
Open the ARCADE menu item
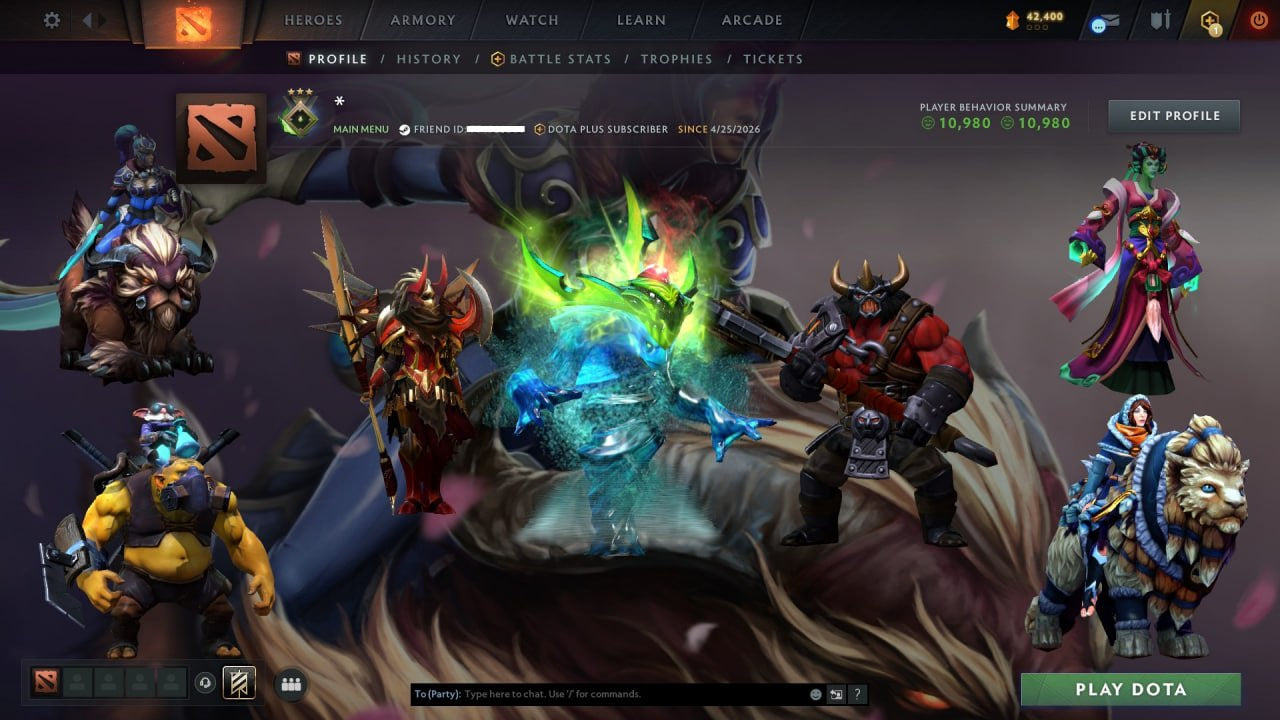click(751, 19)
